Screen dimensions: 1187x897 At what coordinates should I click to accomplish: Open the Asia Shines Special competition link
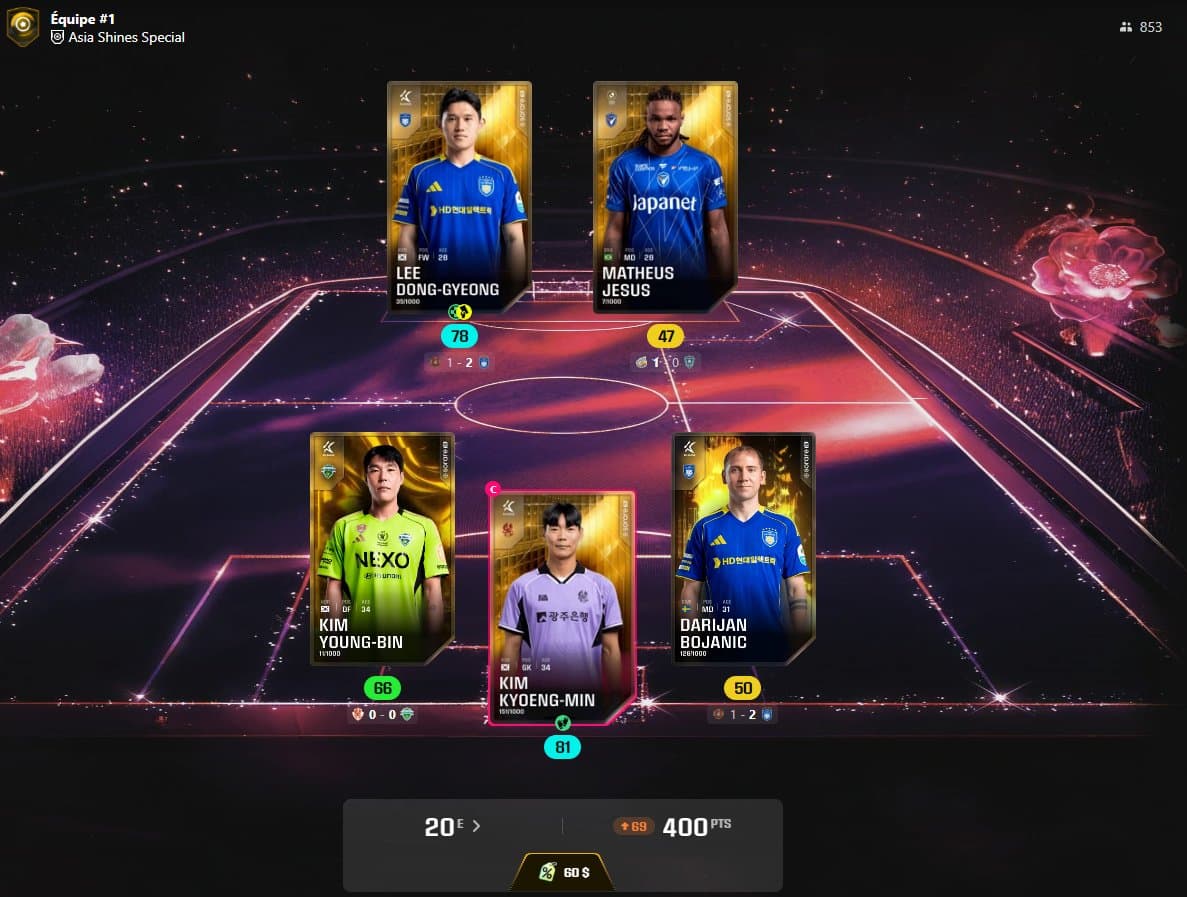click(x=126, y=37)
